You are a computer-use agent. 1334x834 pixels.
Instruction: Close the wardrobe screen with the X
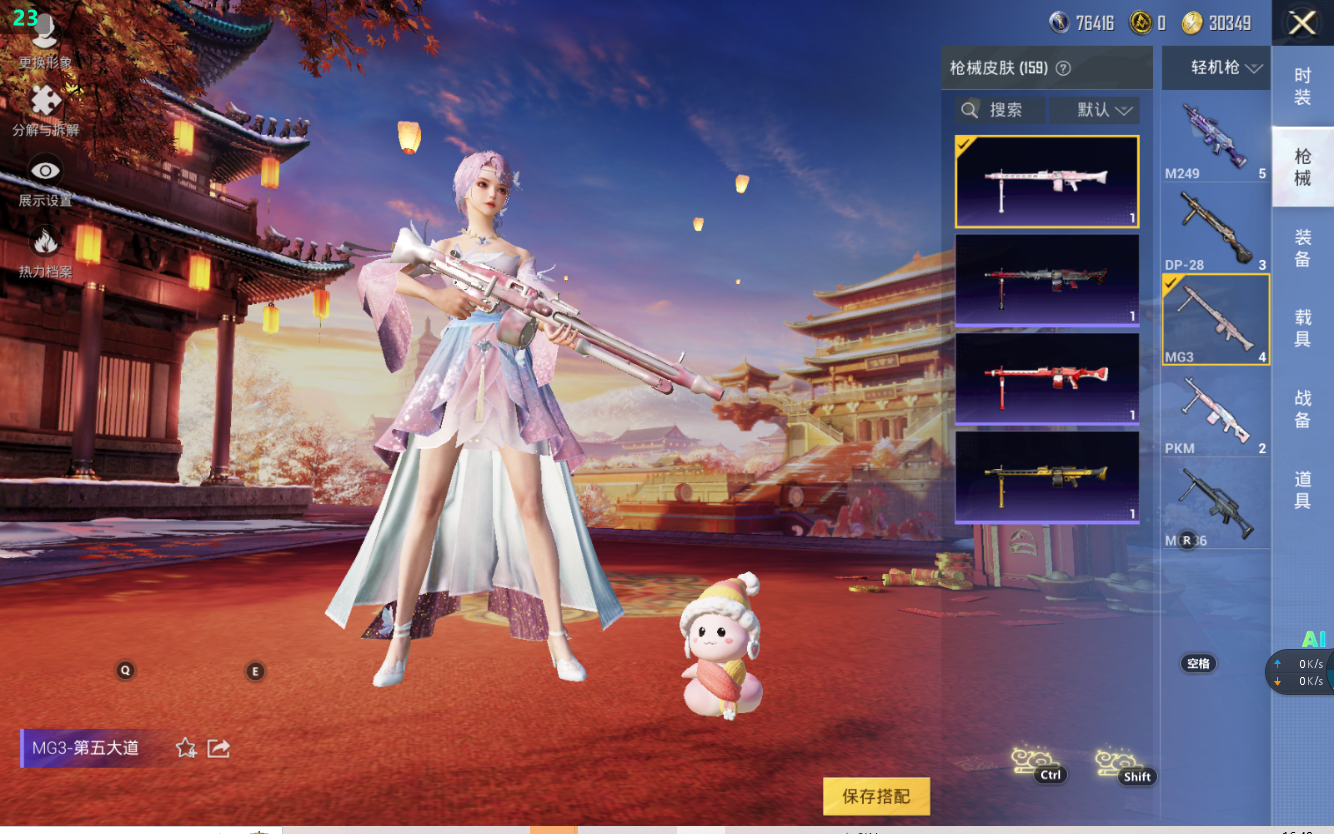1302,23
